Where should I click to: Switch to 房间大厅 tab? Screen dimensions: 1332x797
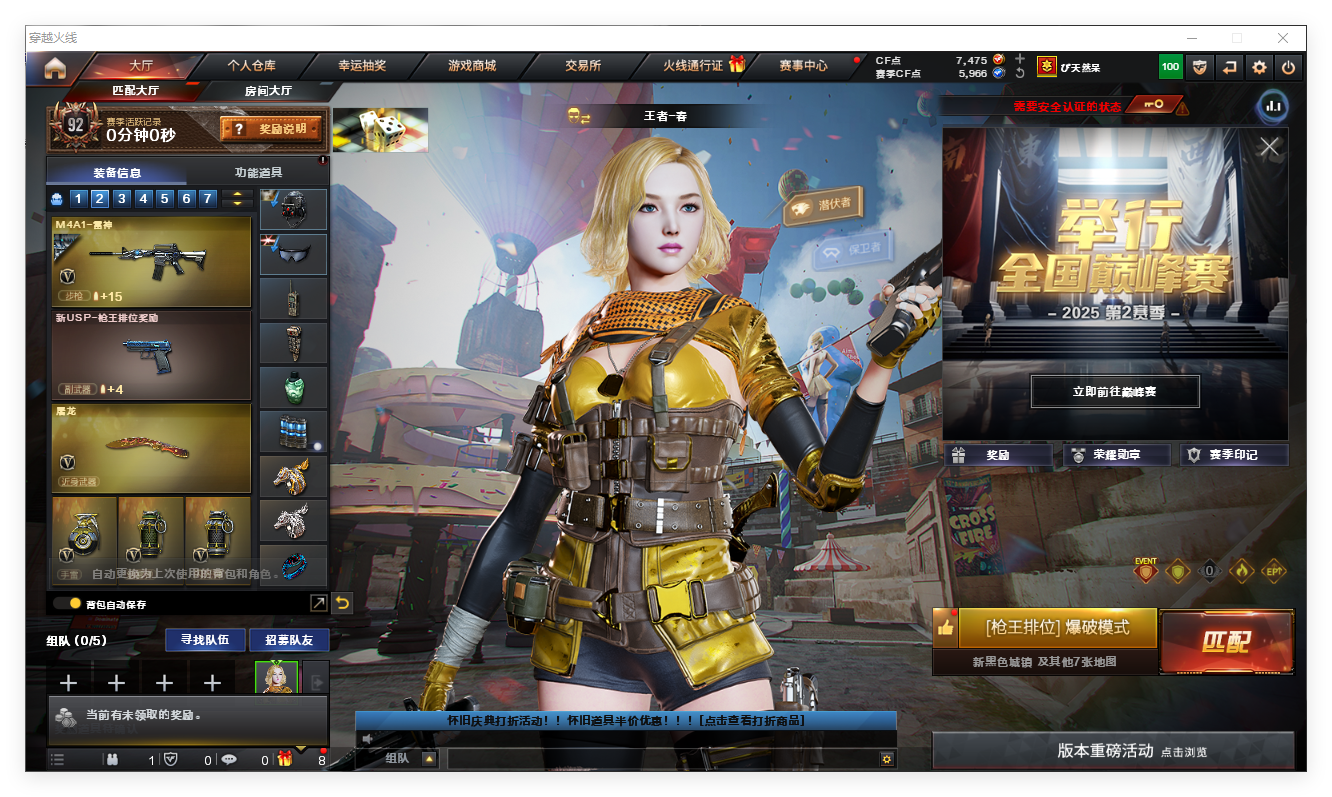click(x=268, y=91)
